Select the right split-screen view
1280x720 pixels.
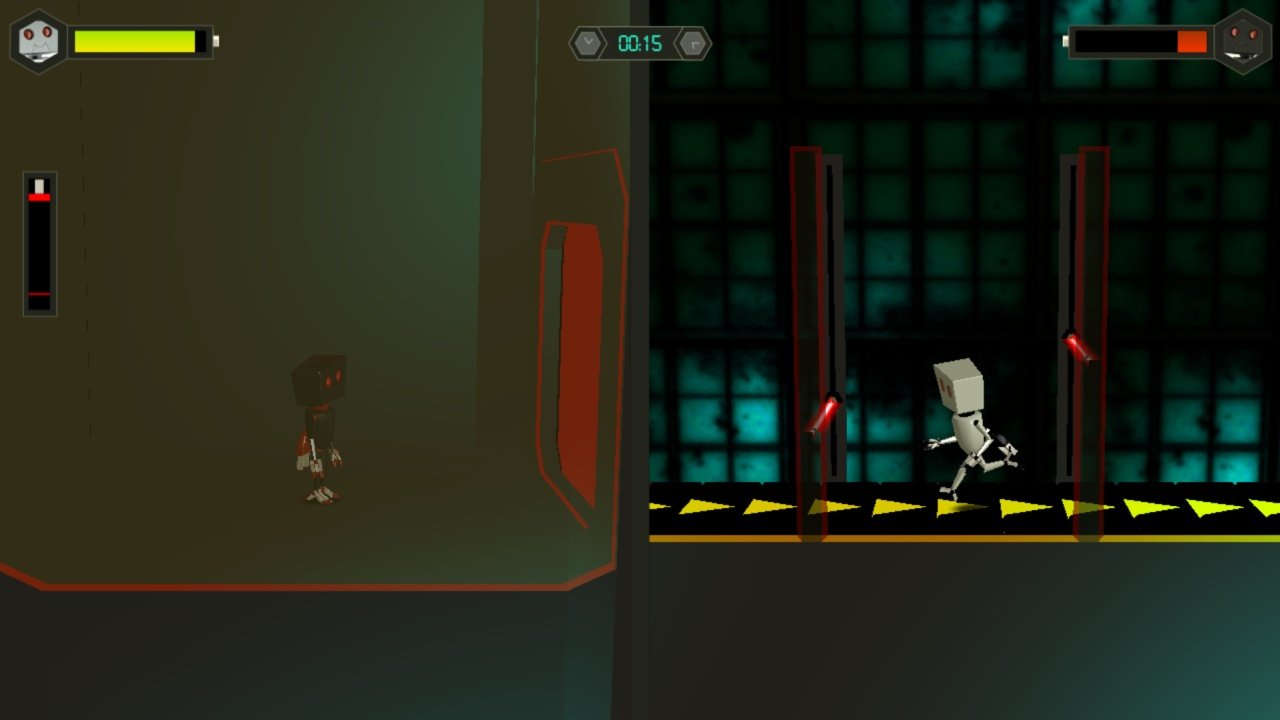pos(960,360)
